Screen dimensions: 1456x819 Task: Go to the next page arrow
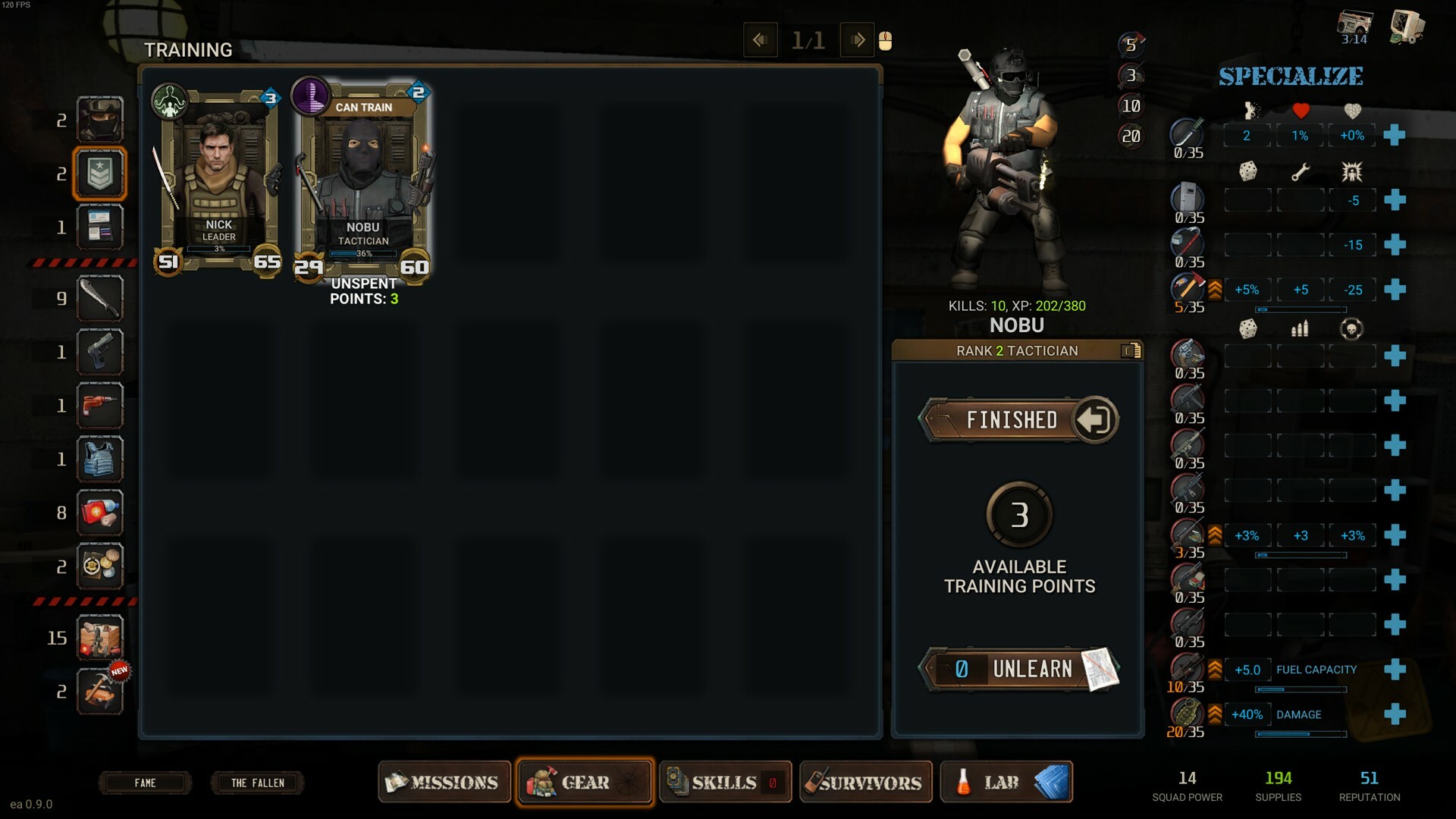[858, 40]
